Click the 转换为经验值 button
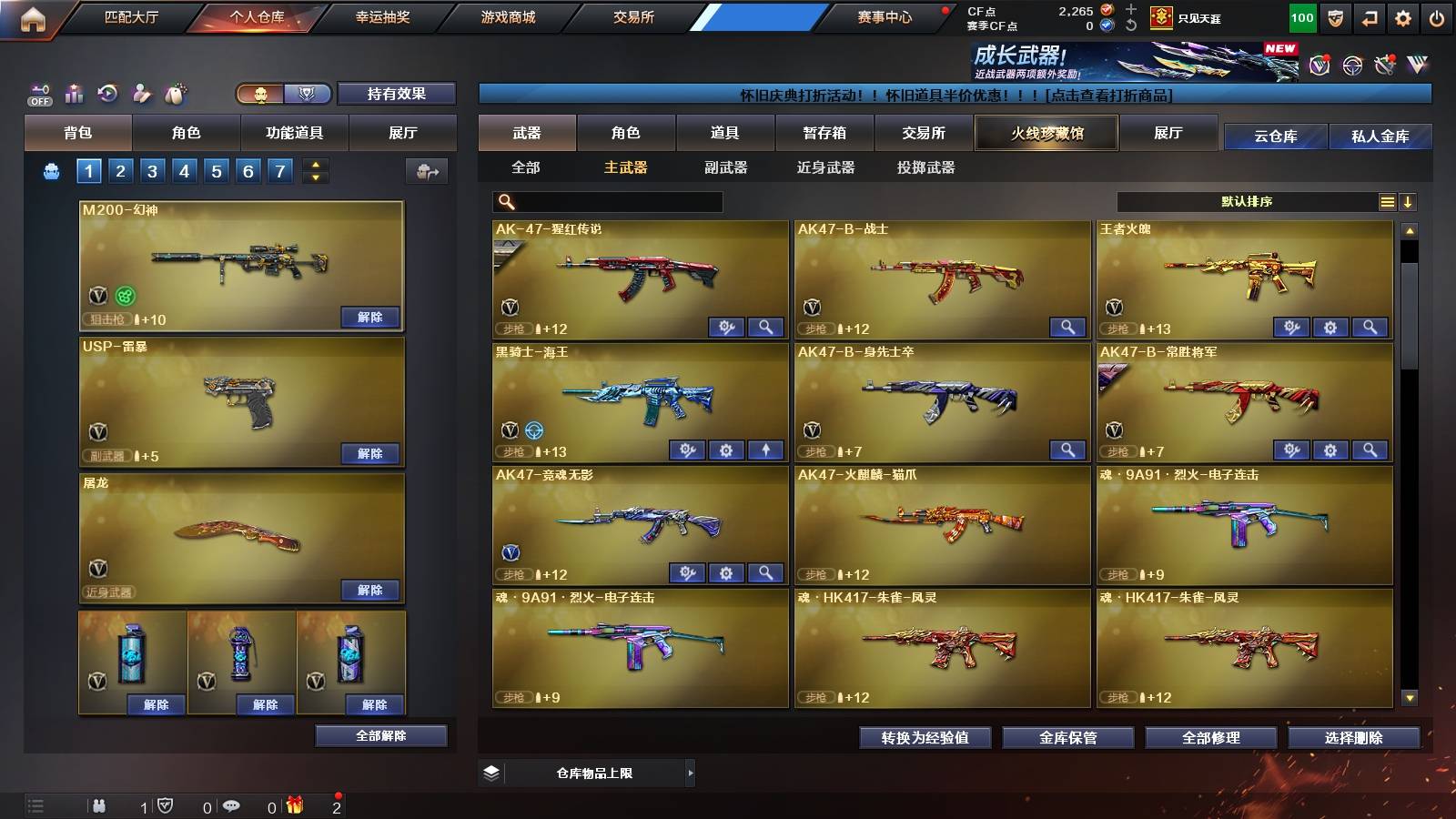The width and height of the screenshot is (1456, 819). pyautogui.click(x=925, y=738)
